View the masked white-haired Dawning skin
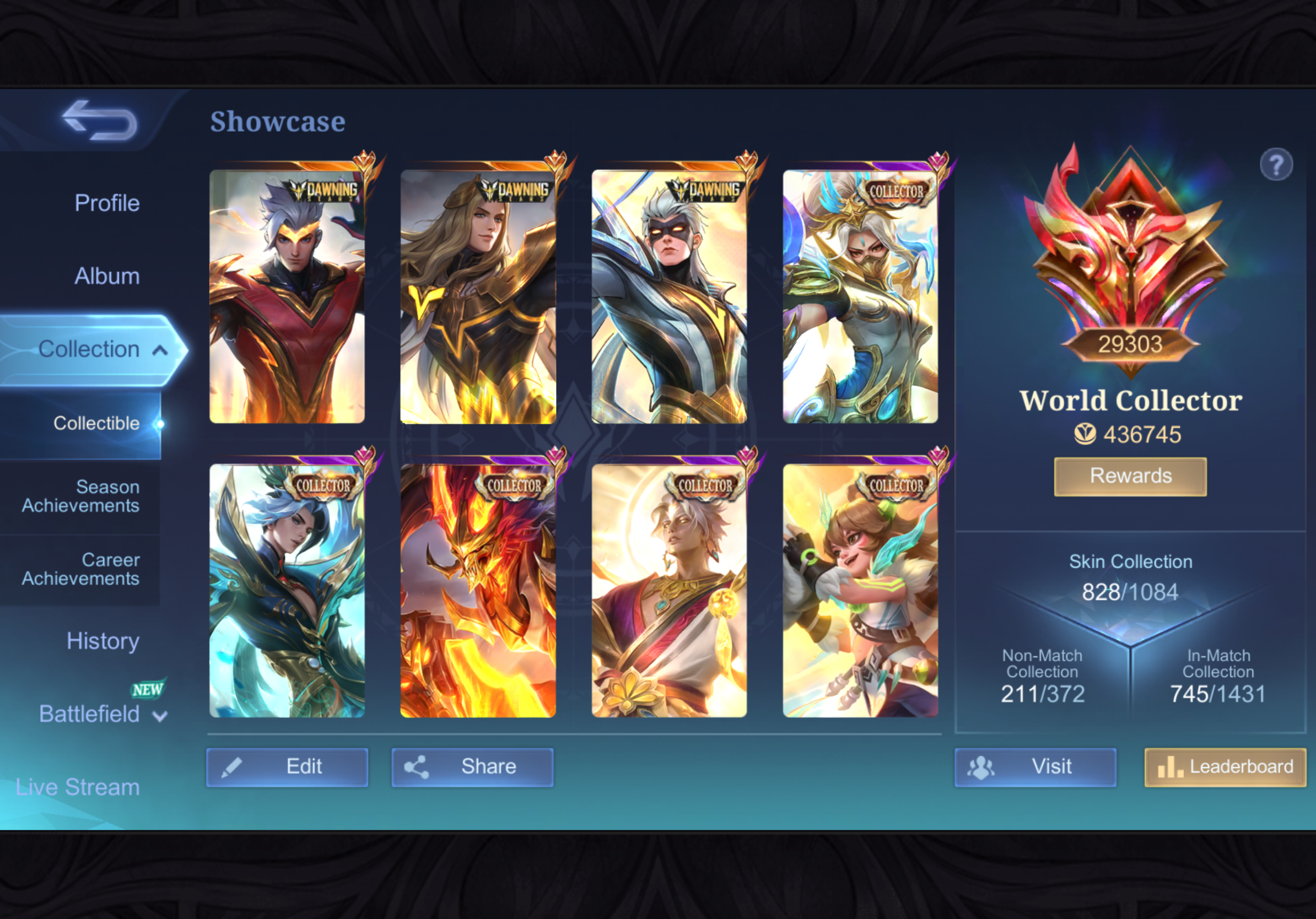1316x919 pixels. pyautogui.click(x=669, y=297)
